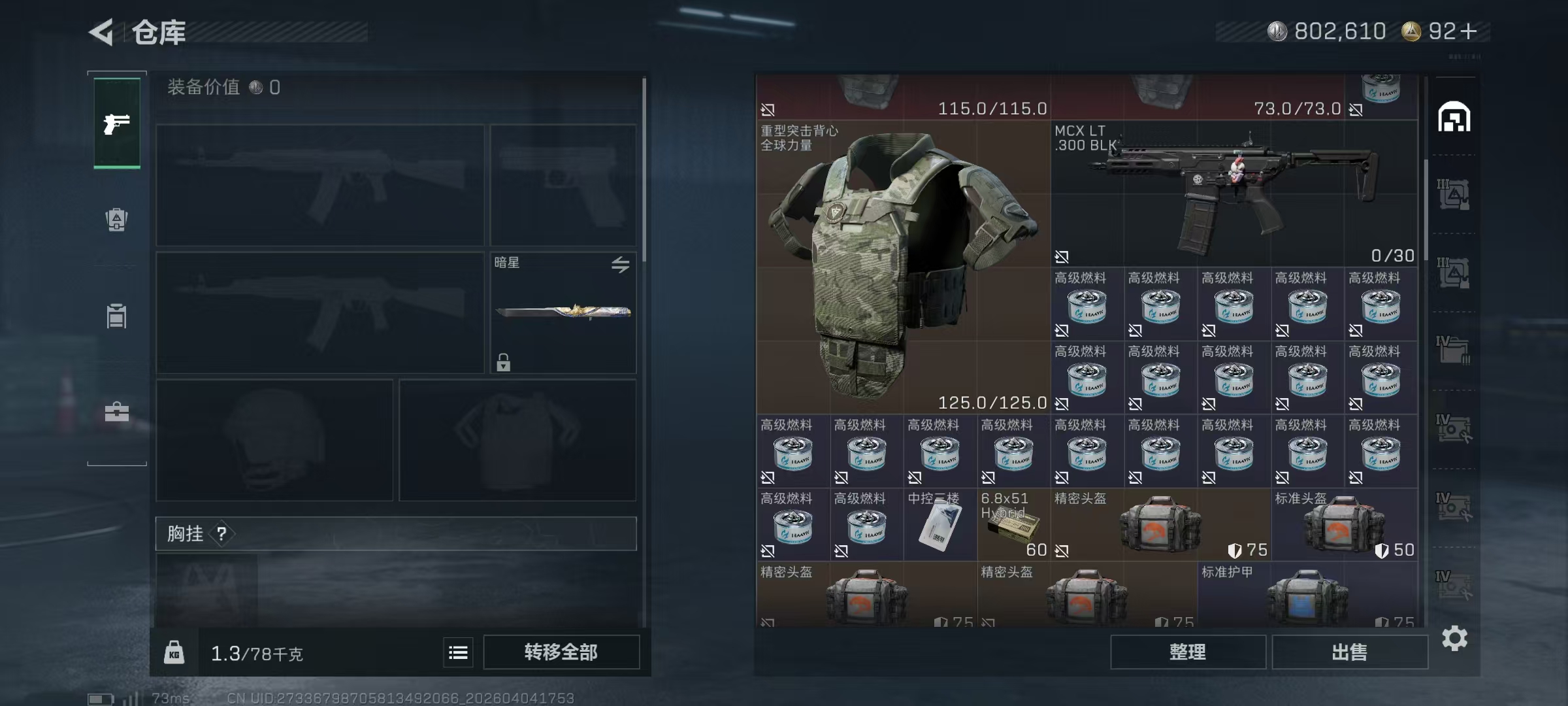Open the gear settings icon

click(1454, 638)
